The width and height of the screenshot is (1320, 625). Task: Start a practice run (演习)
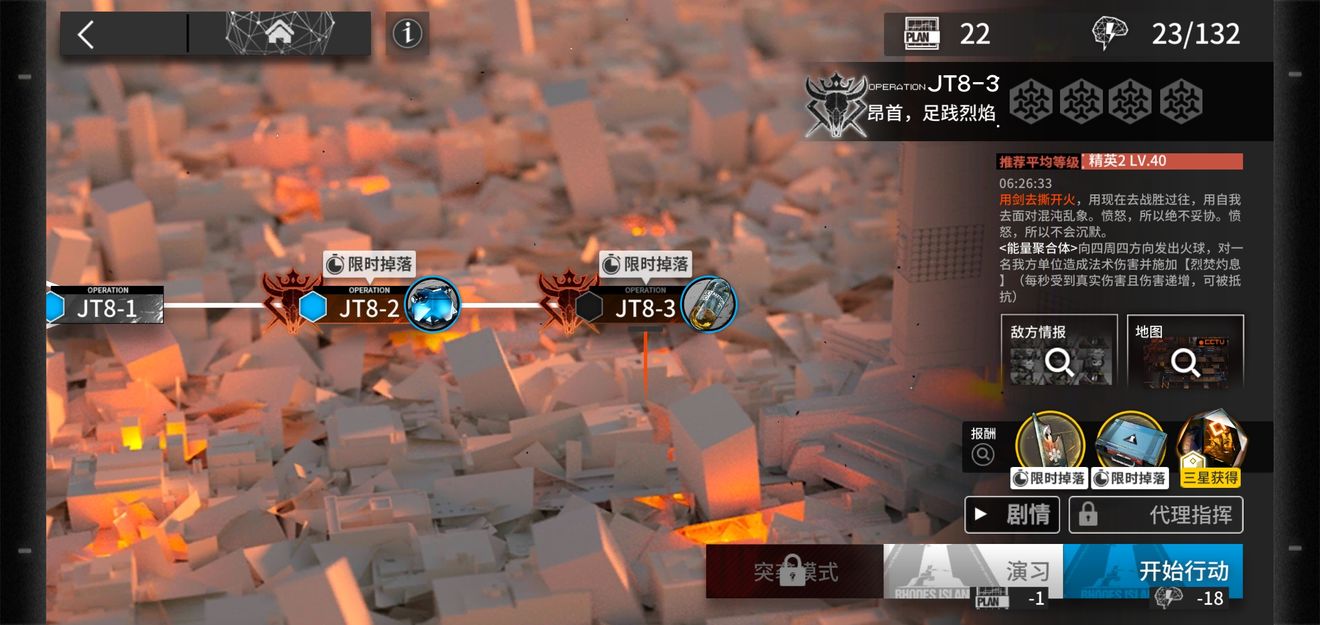point(972,572)
